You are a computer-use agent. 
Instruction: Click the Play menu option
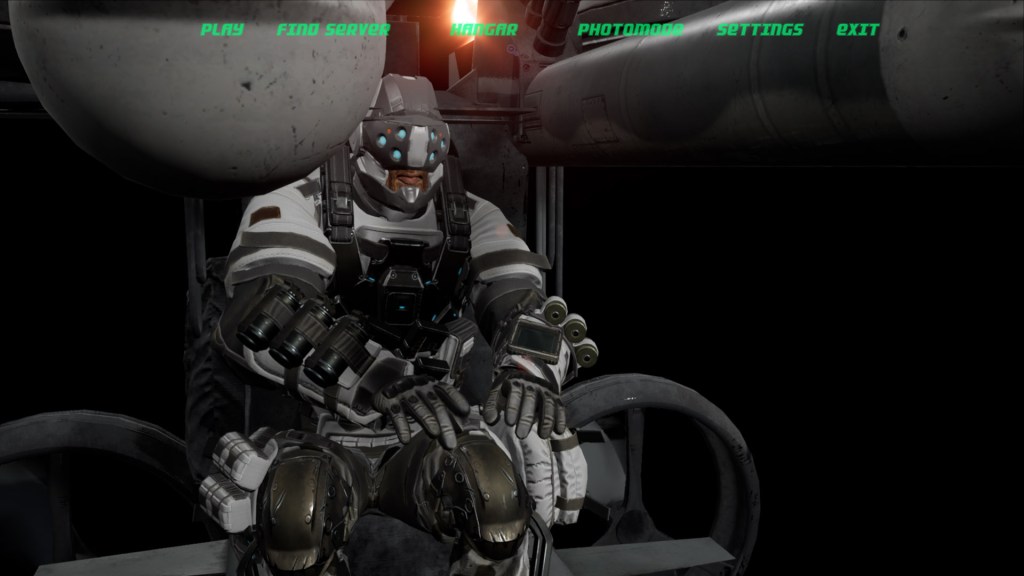pyautogui.click(x=222, y=30)
